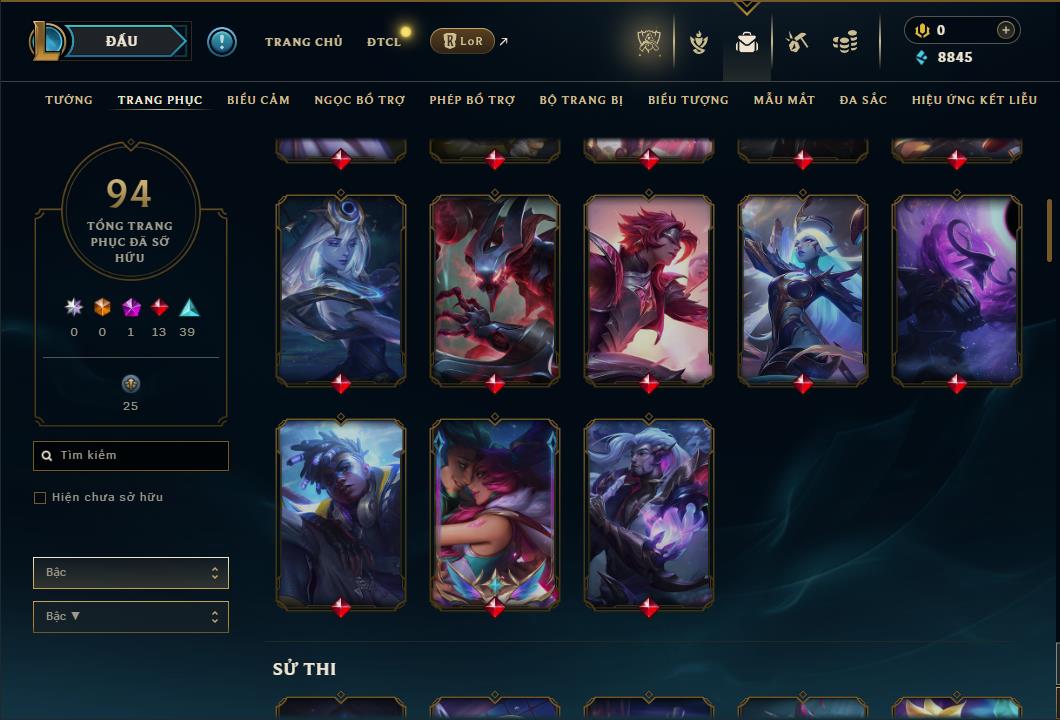Screen dimensions: 1060x720
Task: Open the ĐA SẮC tab
Action: coord(863,100)
